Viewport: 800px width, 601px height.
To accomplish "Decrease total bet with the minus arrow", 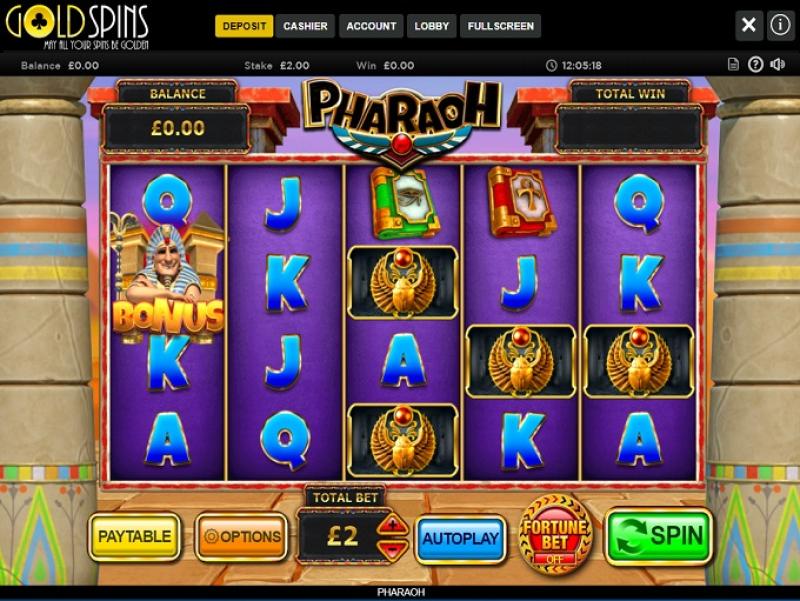I will click(x=393, y=547).
